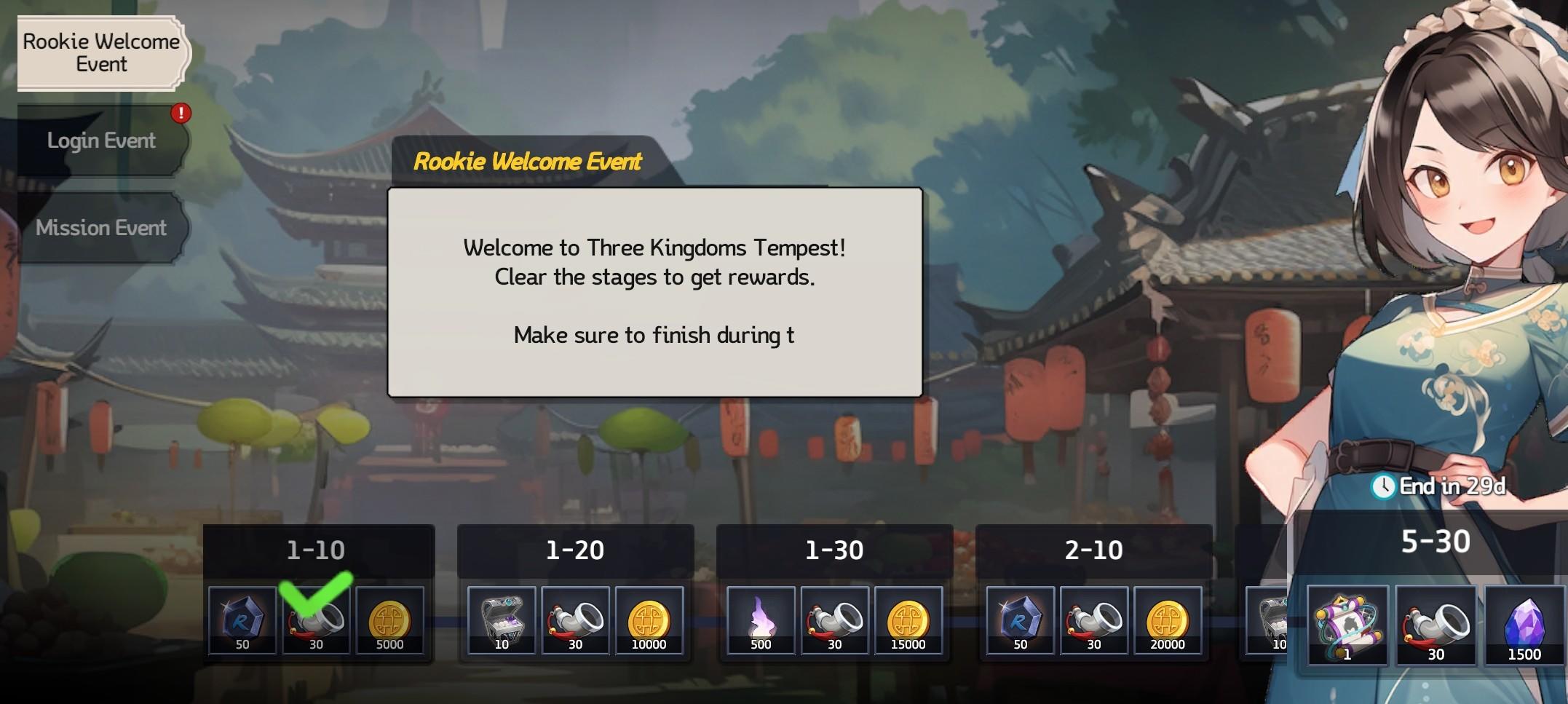Screen dimensions: 1568x704
Task: Open the Login Event tab
Action: (101, 140)
